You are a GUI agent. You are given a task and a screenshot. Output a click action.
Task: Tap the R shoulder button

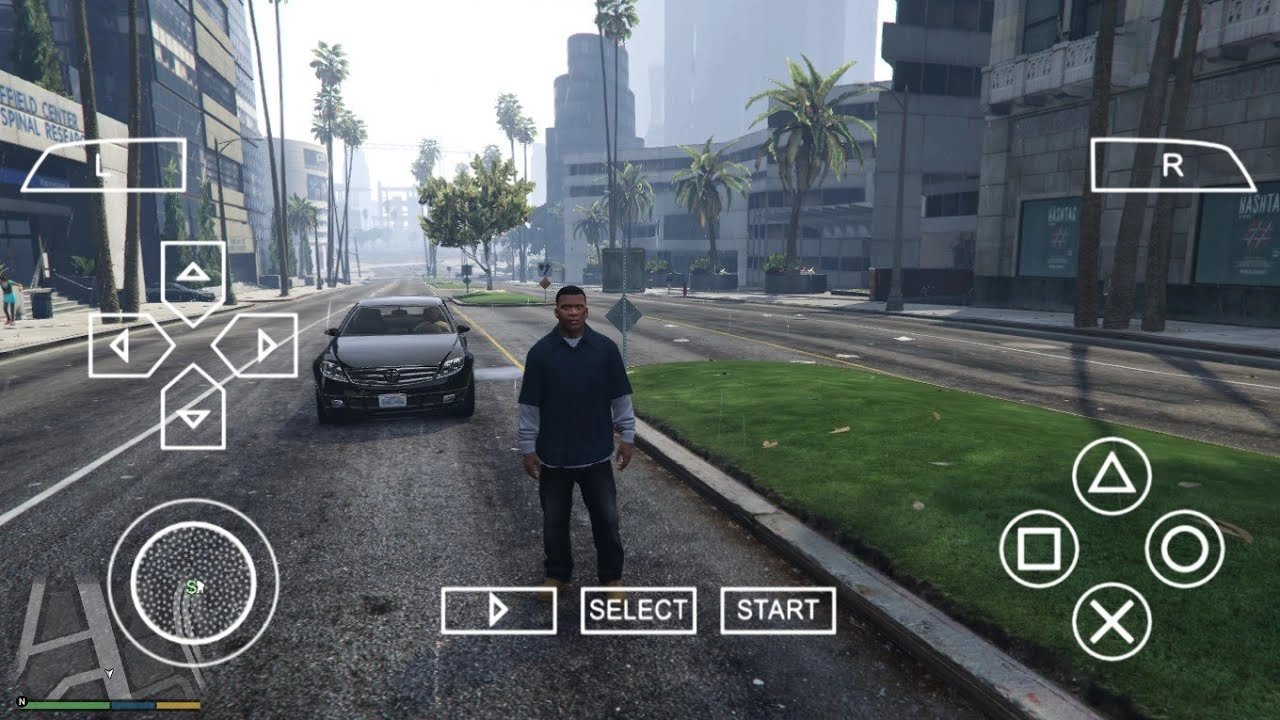(x=1172, y=165)
